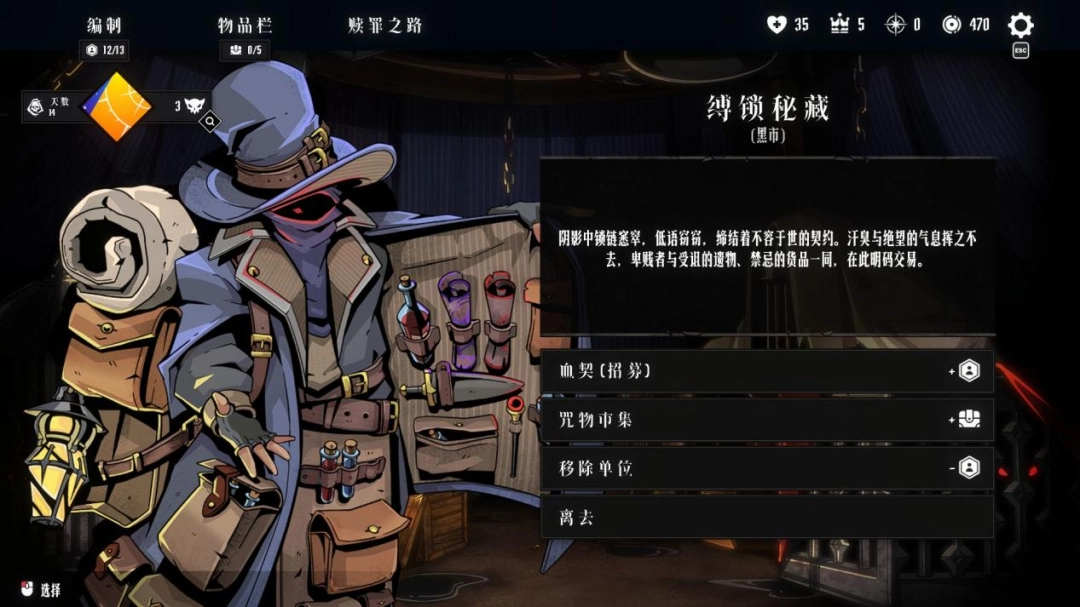Open the 咒物市集 market option
This screenshot has height=607, width=1080.
coord(766,420)
